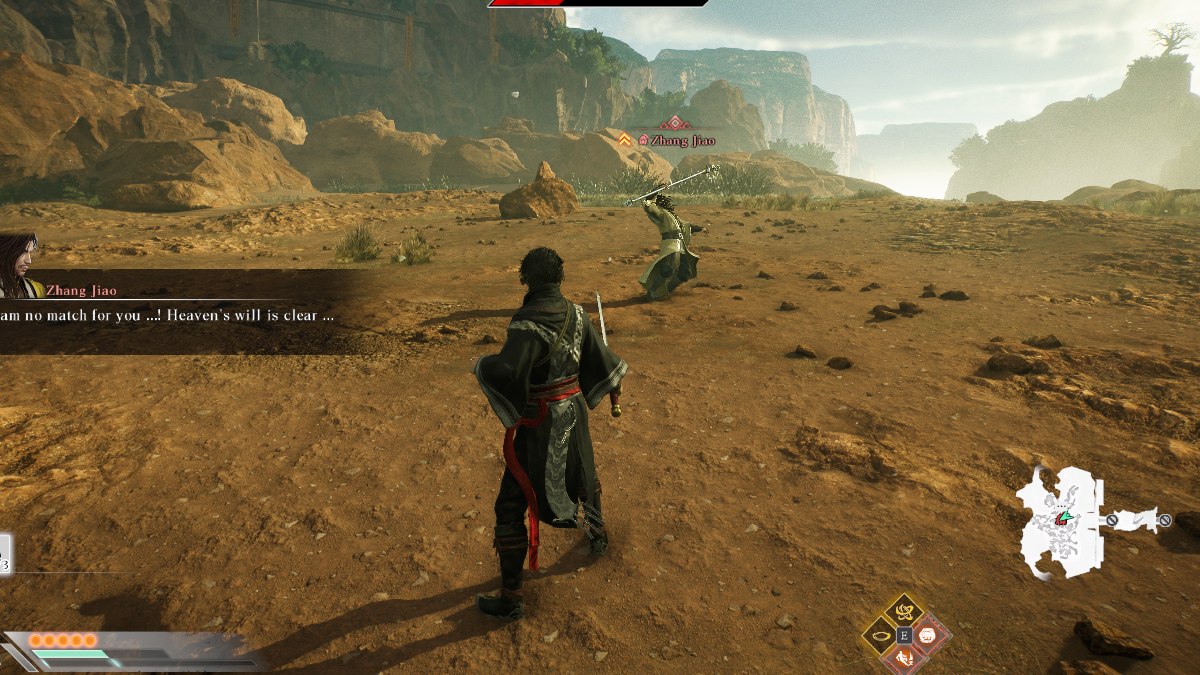
Task: Use the golden ring battle art
Action: (x=880, y=635)
